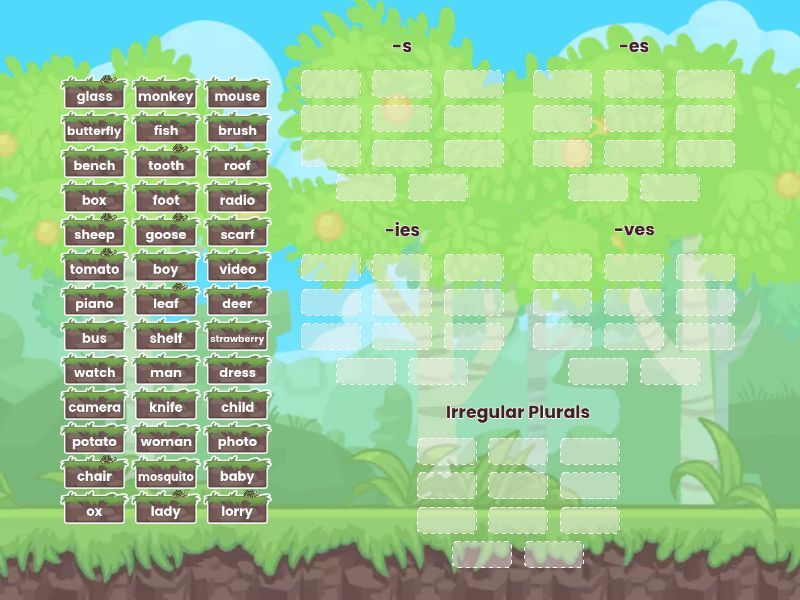Choose the 'mosquito' word tile

tap(166, 477)
